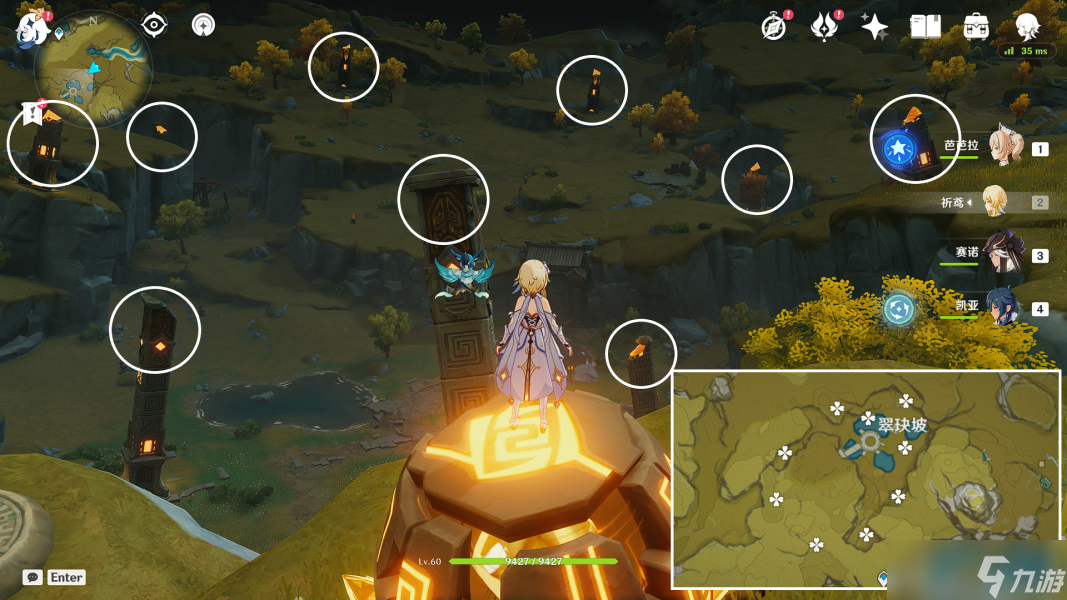Viewport: 1067px width, 600px height.
Task: Switch to party member 赛诺
Action: pos(1000,254)
